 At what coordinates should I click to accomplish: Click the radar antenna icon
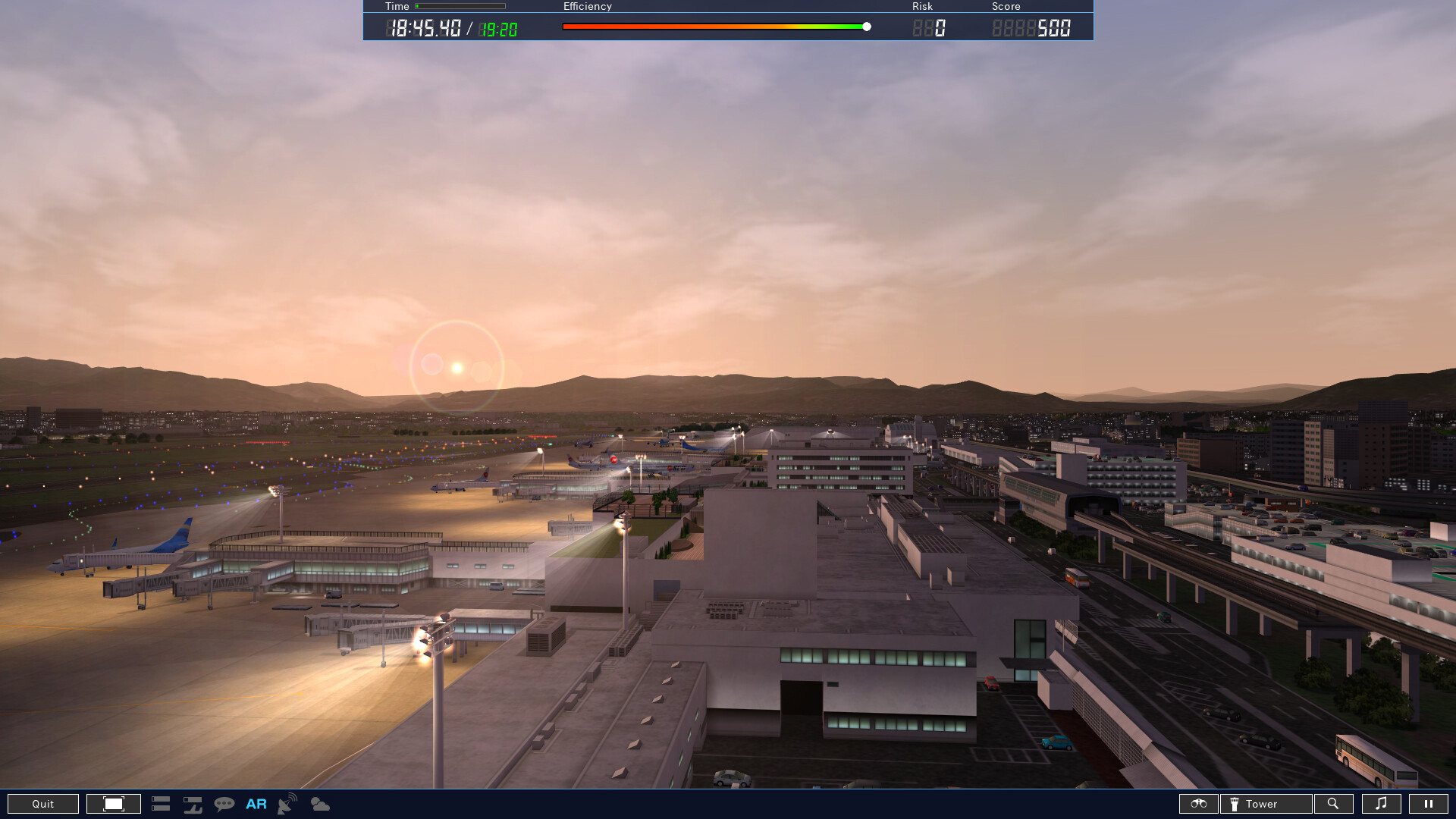pyautogui.click(x=285, y=804)
